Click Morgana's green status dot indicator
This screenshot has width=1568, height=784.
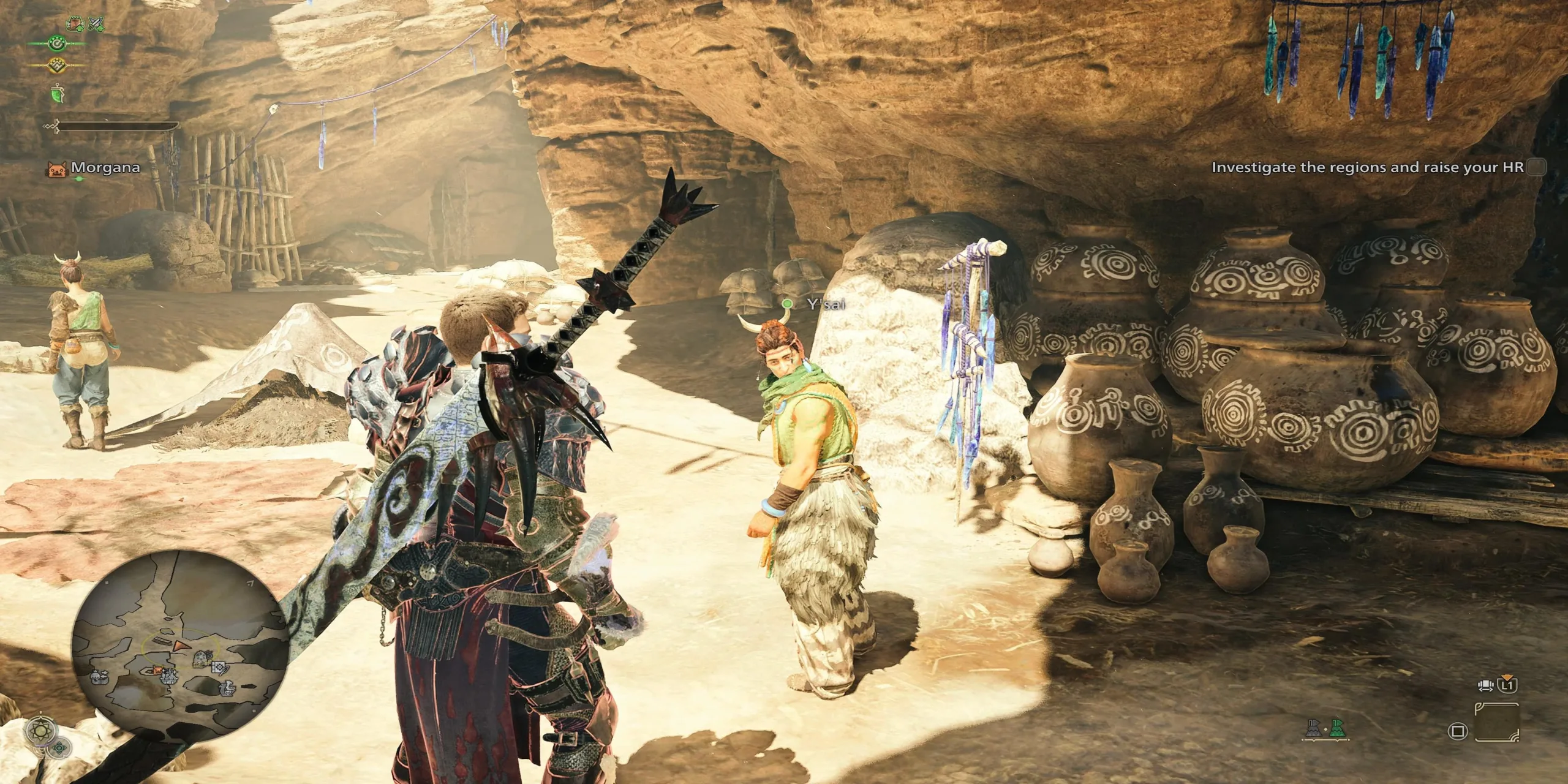79,178
